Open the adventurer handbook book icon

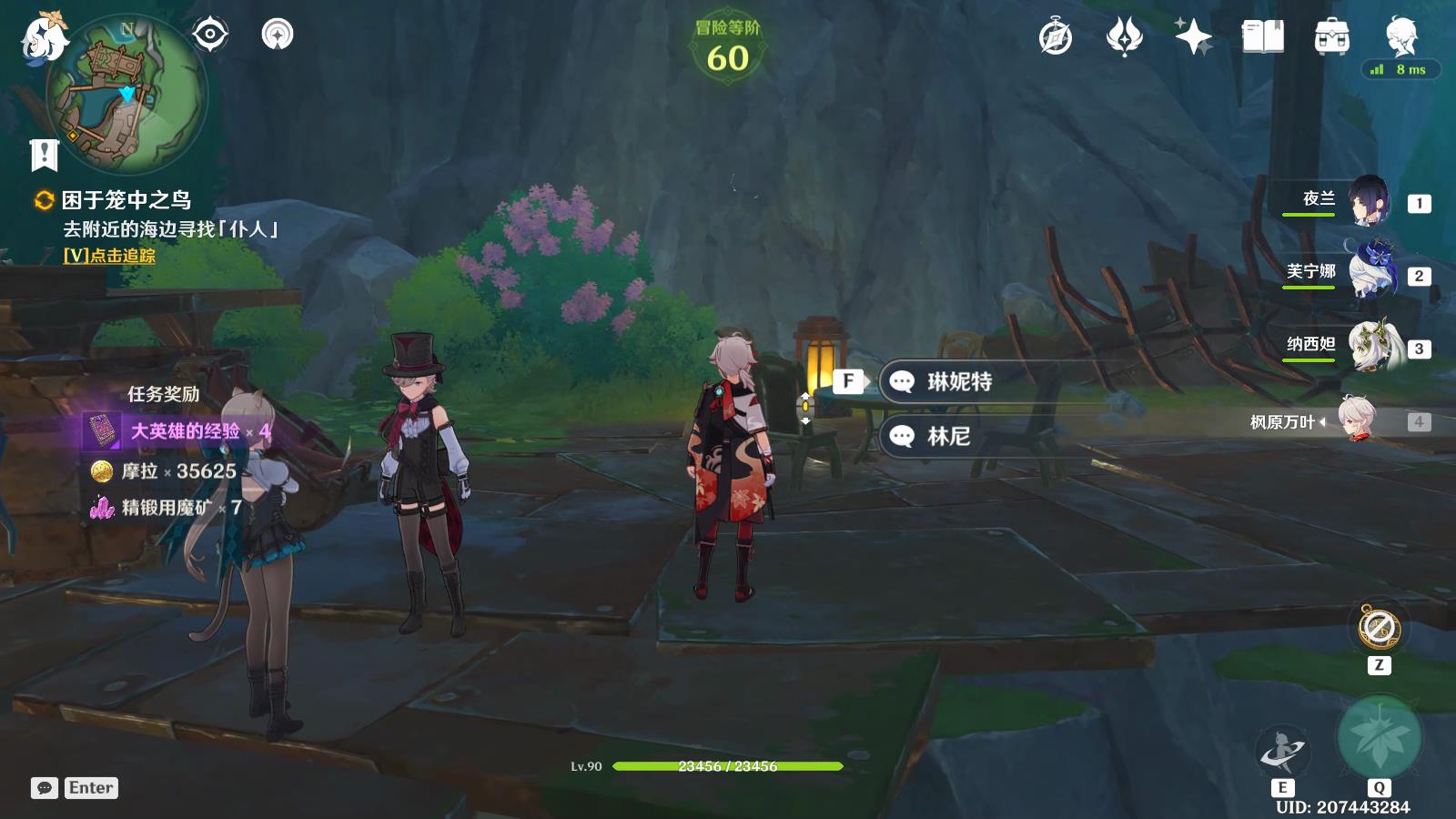pyautogui.click(x=1262, y=37)
